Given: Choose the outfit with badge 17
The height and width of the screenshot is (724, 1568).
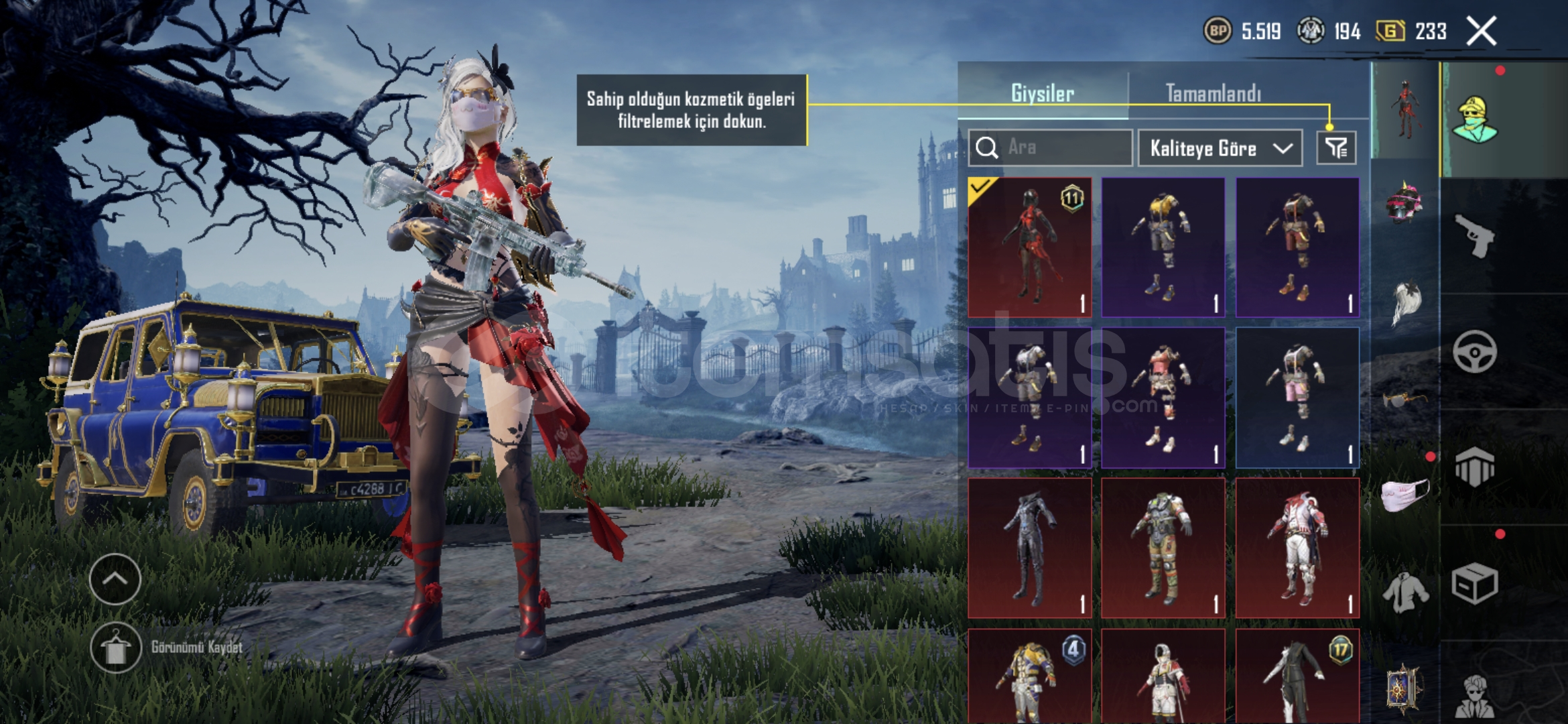Looking at the screenshot, I should 1297,677.
